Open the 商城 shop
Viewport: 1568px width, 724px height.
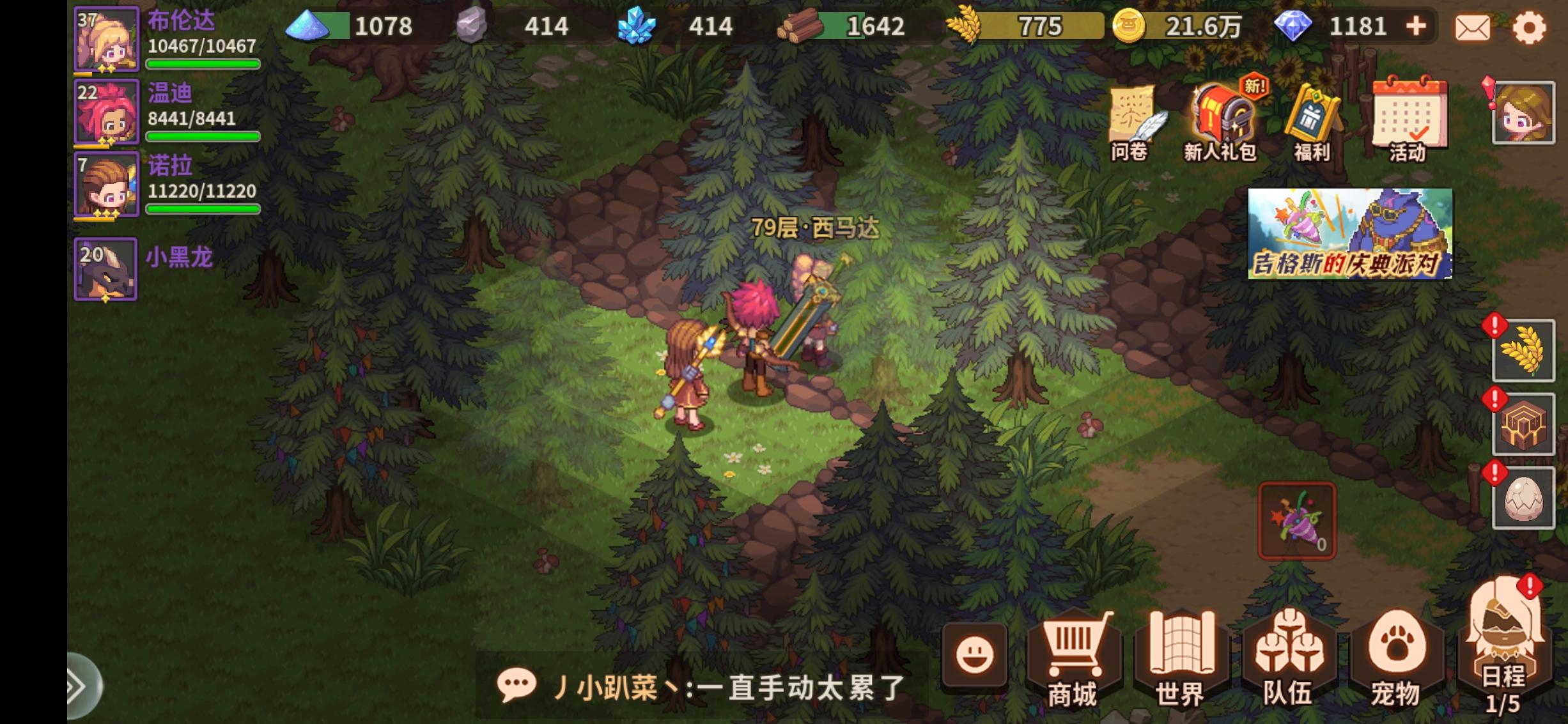(x=1072, y=658)
